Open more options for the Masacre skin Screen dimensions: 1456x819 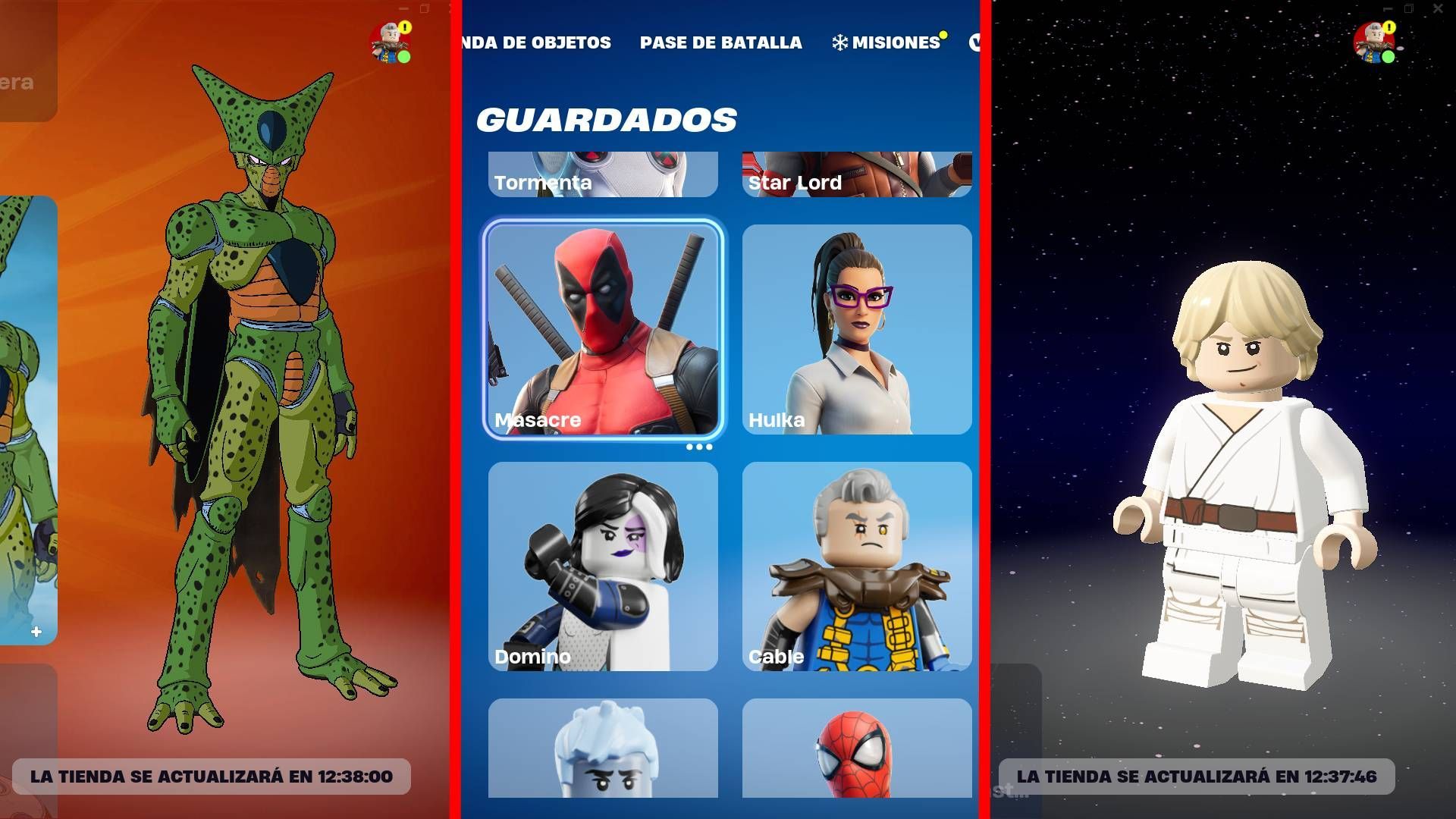699,446
